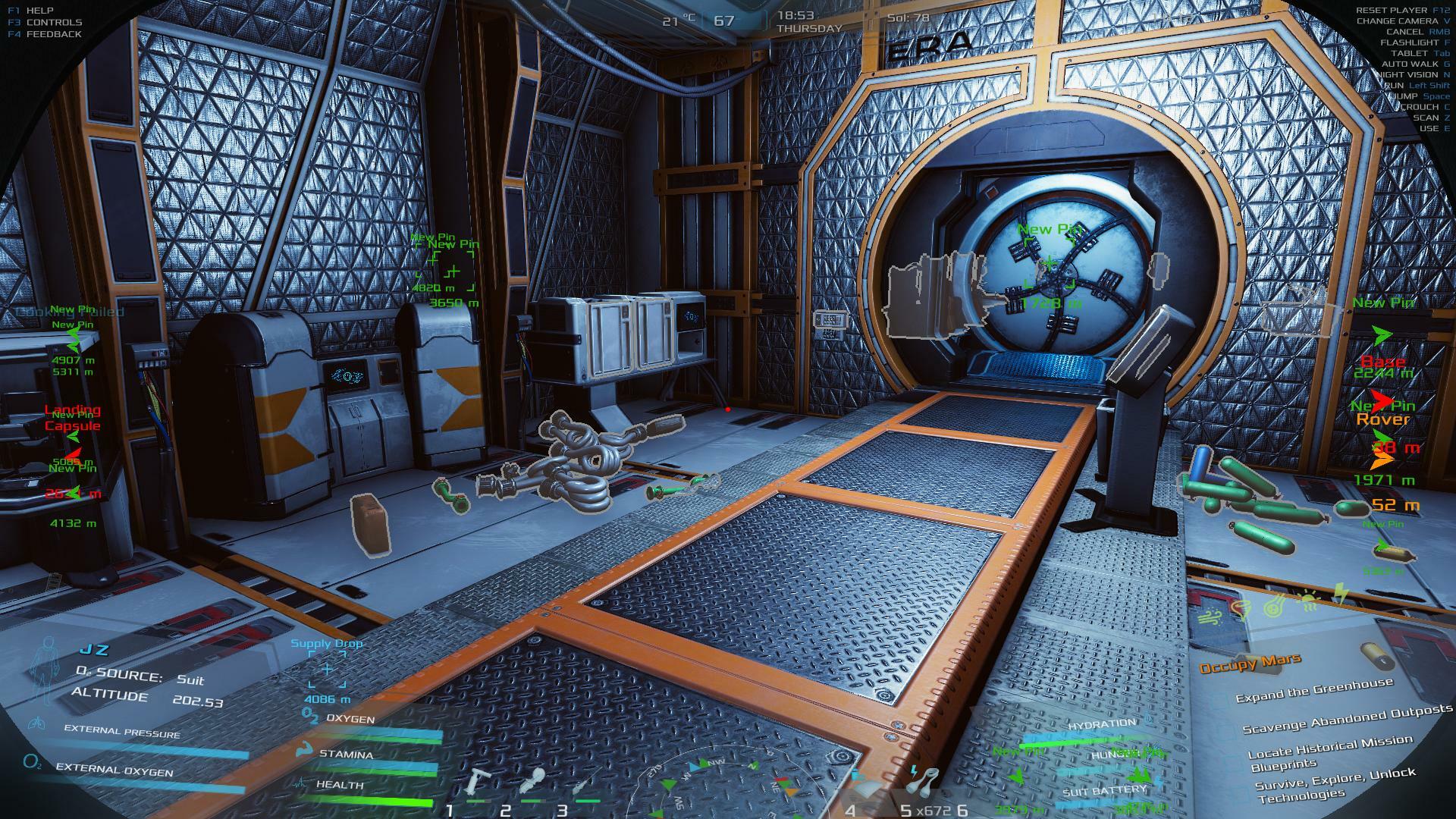Select the Locate Historical Mission Blueprints objective

(x=1330, y=752)
